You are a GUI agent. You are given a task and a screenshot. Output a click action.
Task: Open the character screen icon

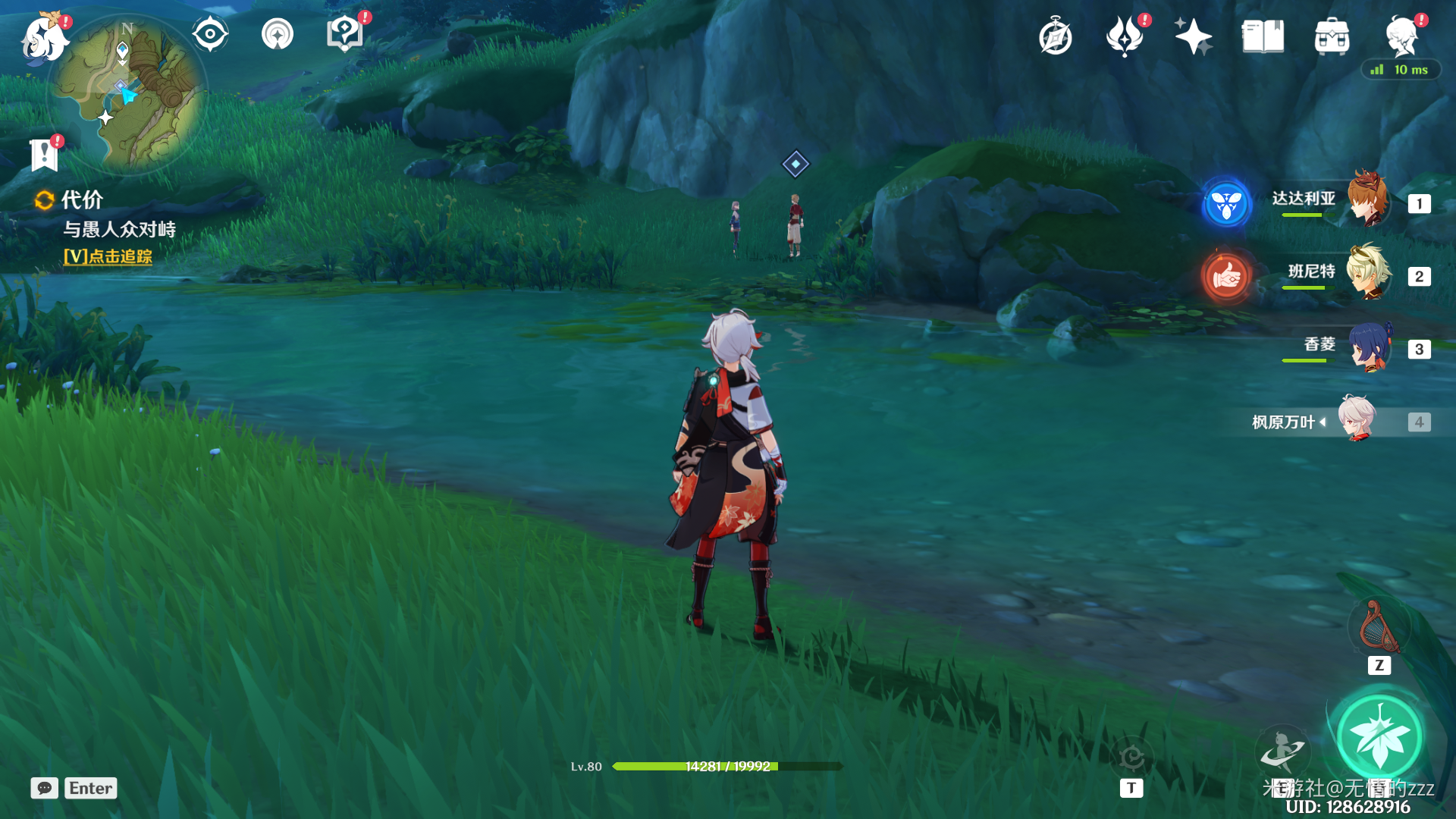[x=1401, y=36]
